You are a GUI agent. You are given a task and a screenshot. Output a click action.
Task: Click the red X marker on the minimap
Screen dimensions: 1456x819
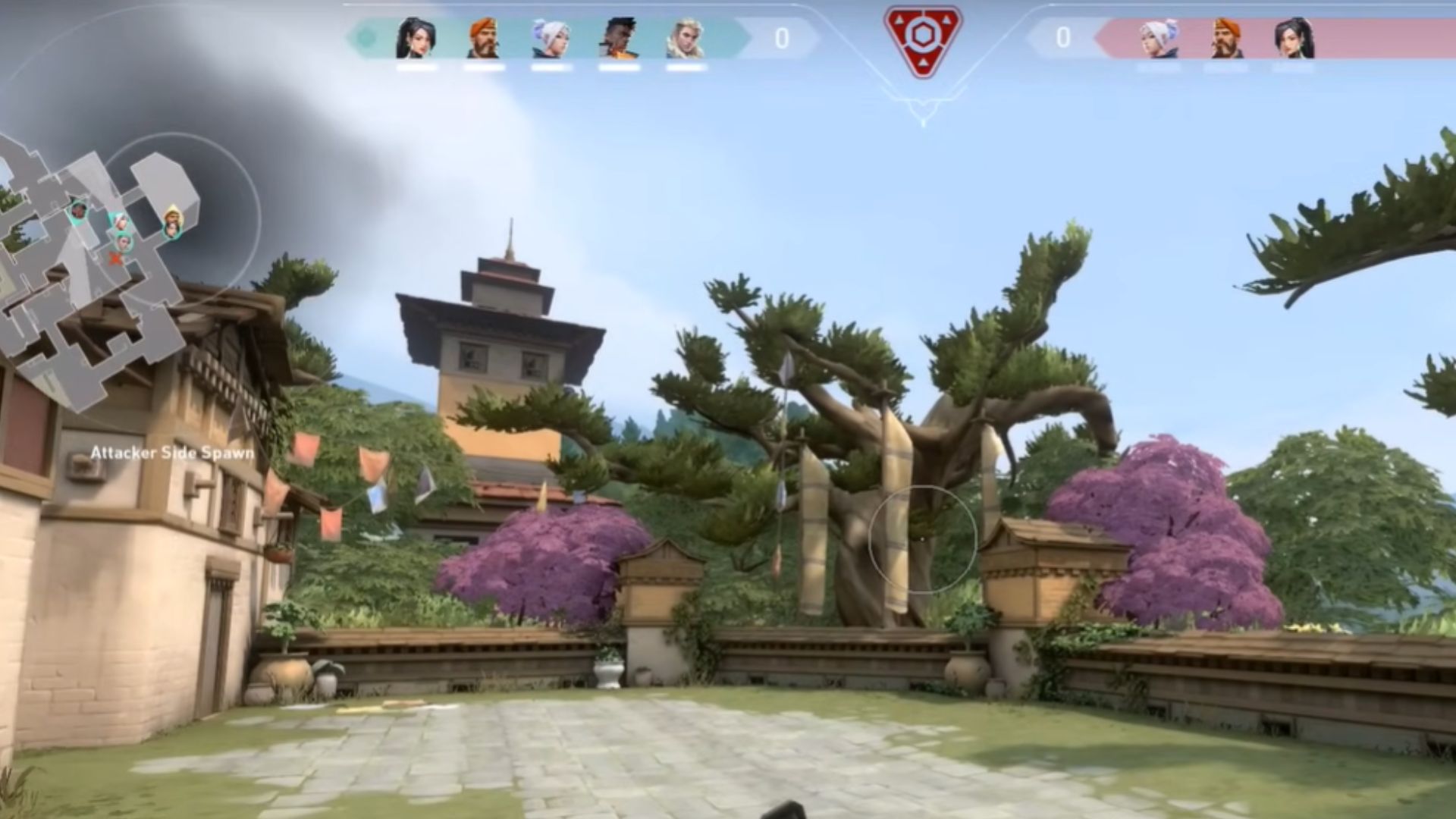(x=116, y=259)
